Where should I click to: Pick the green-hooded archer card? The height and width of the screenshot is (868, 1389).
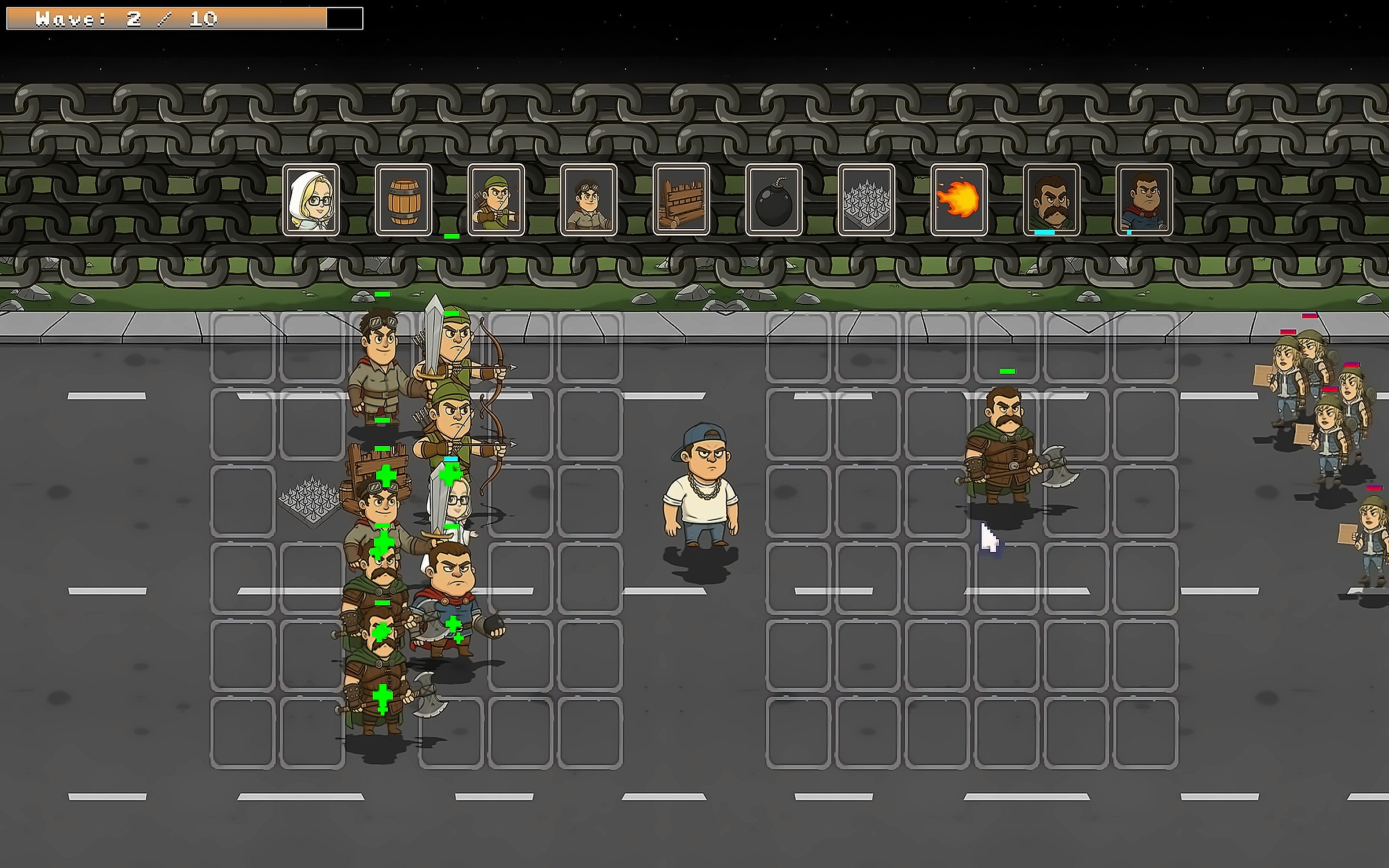pos(496,200)
